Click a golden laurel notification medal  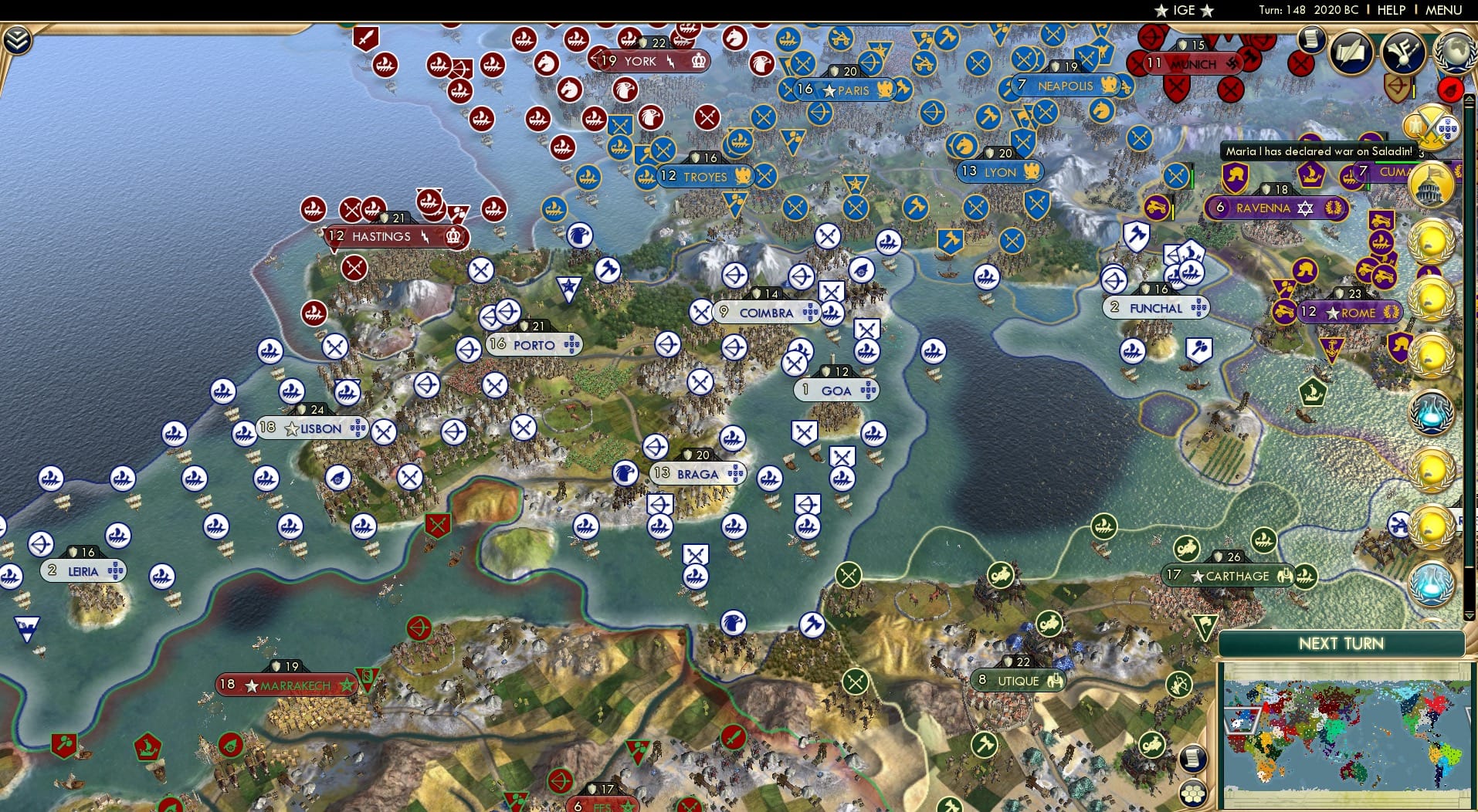[1429, 242]
